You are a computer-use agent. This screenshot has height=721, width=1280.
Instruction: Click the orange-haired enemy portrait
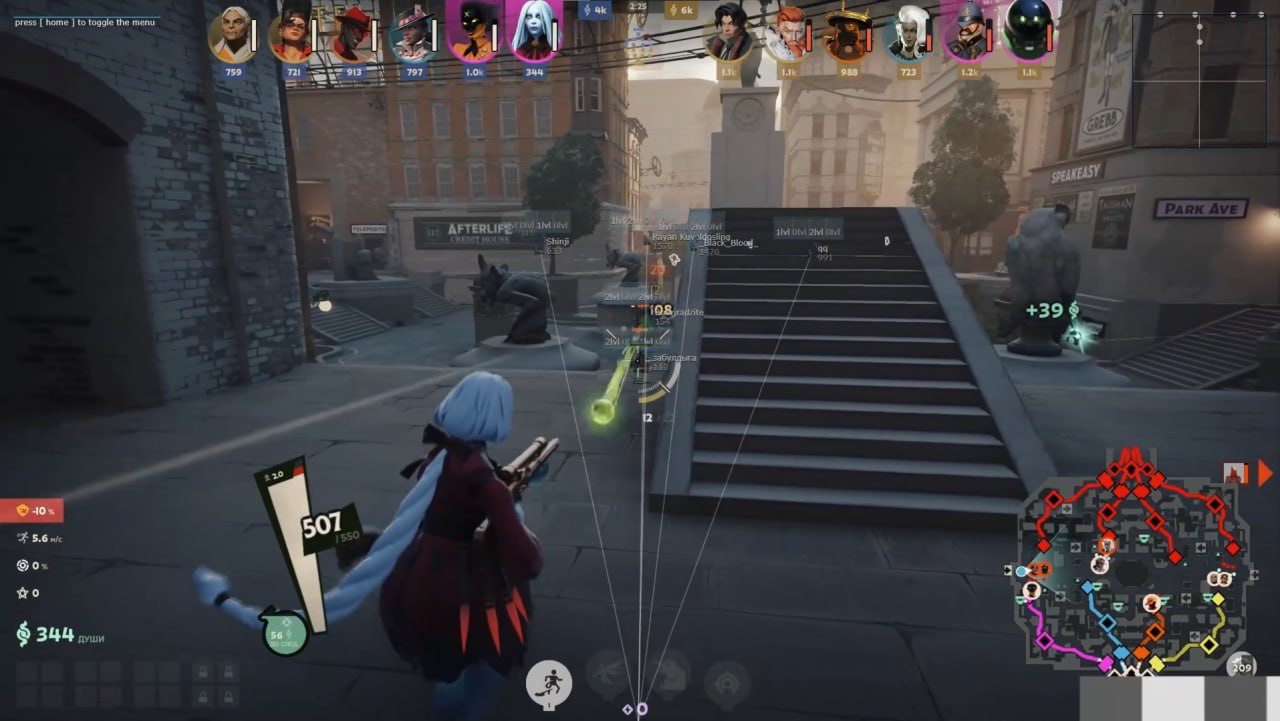[x=787, y=34]
